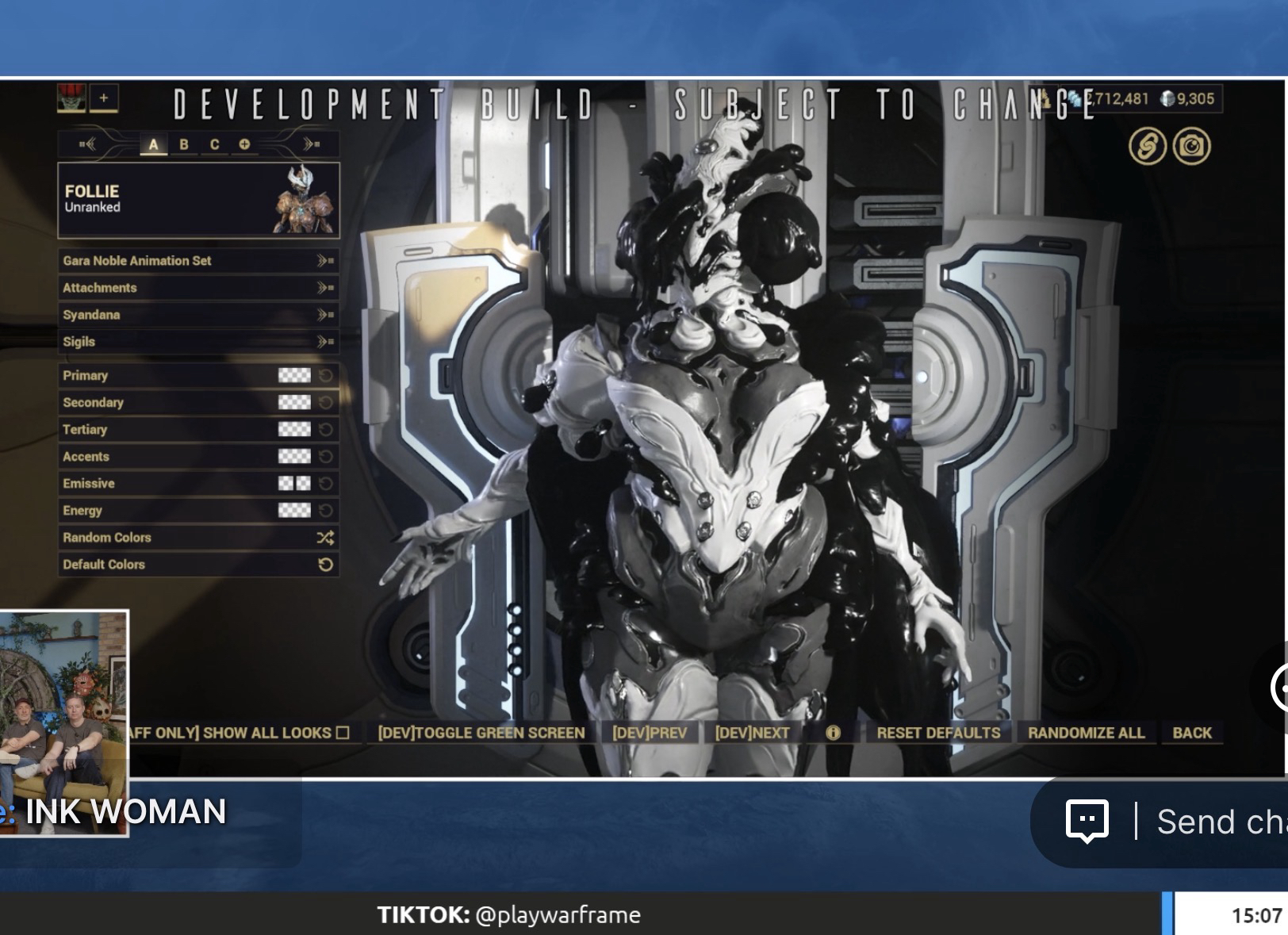Pick the Tertiary color swatch
1288x935 pixels.
(294, 430)
